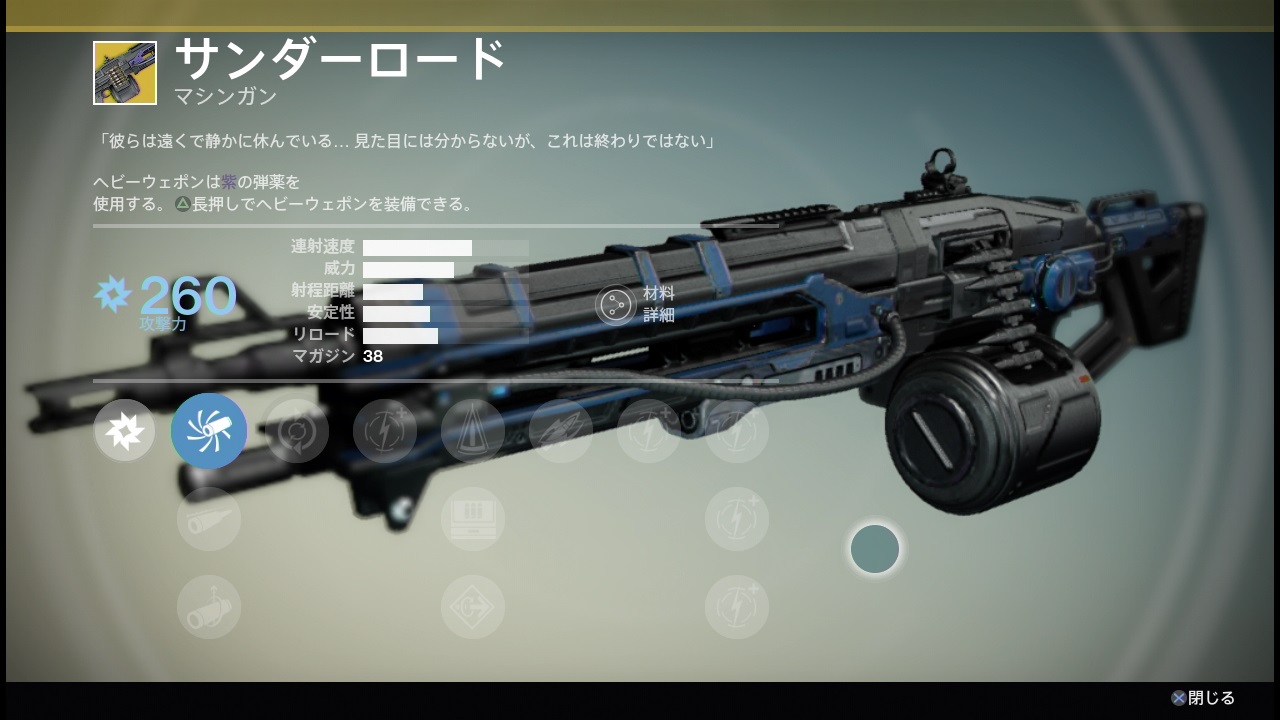This screenshot has height=720, width=1280.
Task: Choose the circular reload arrows perk
Action: click(x=297, y=431)
